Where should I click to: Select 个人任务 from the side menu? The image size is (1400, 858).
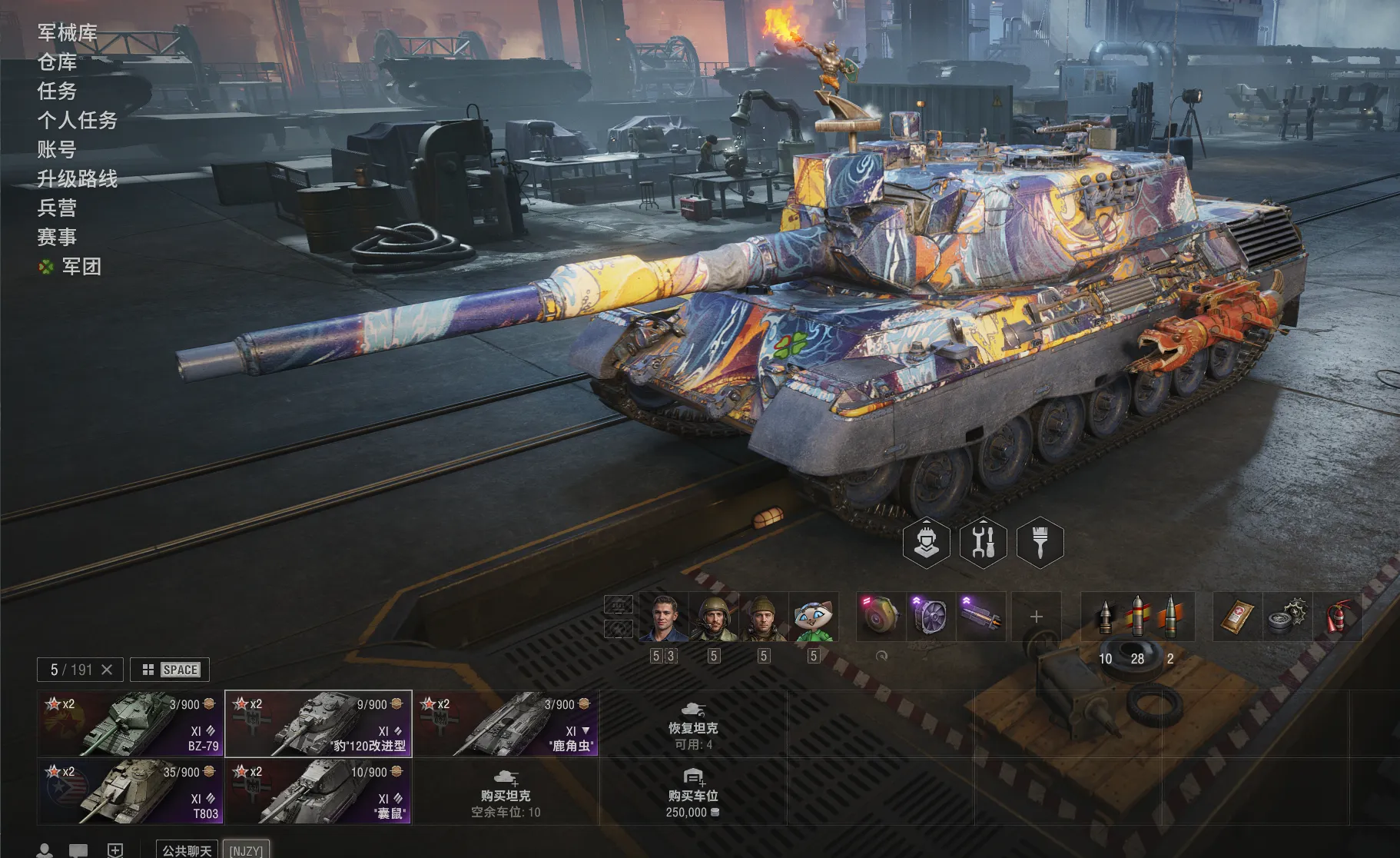click(x=78, y=120)
